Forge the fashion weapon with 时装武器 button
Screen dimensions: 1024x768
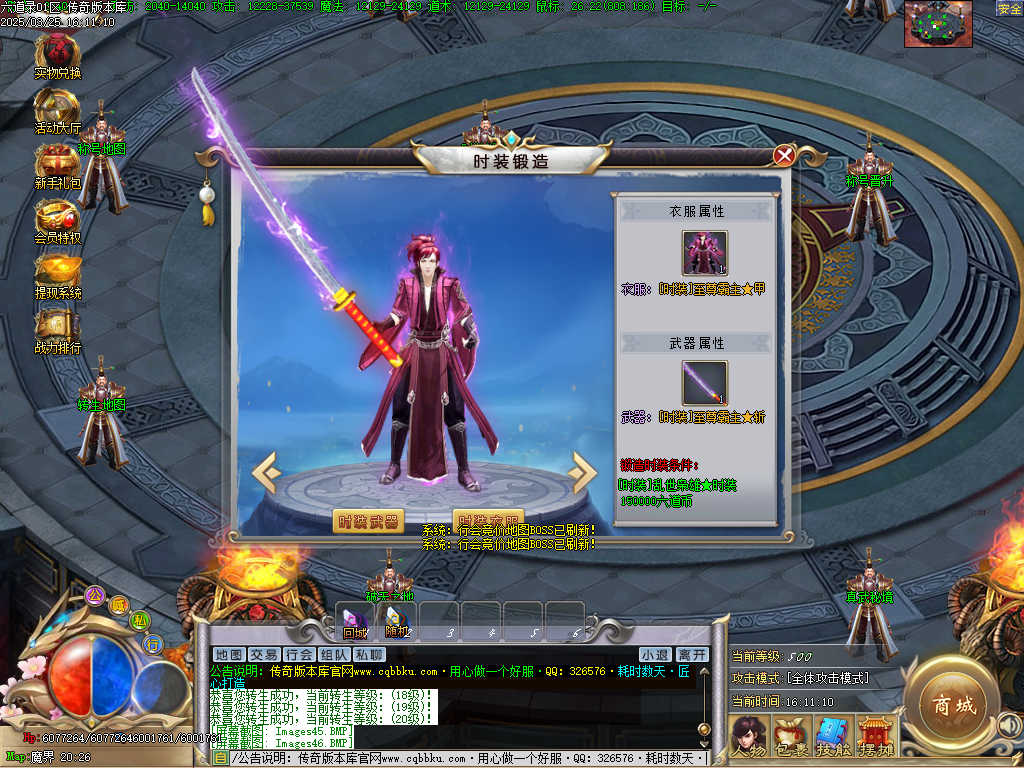pos(368,521)
